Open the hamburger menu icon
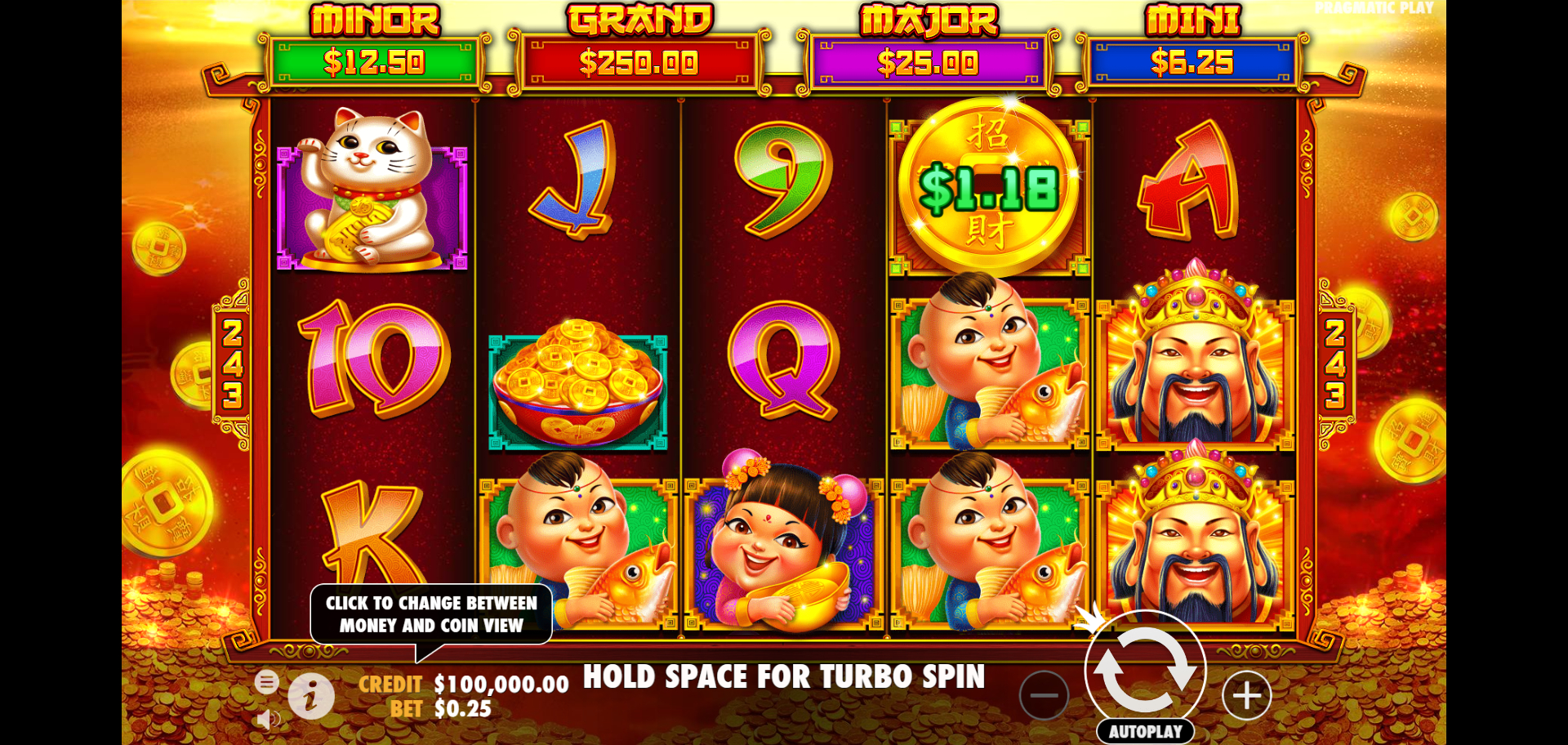The width and height of the screenshot is (1568, 745). pos(266,681)
